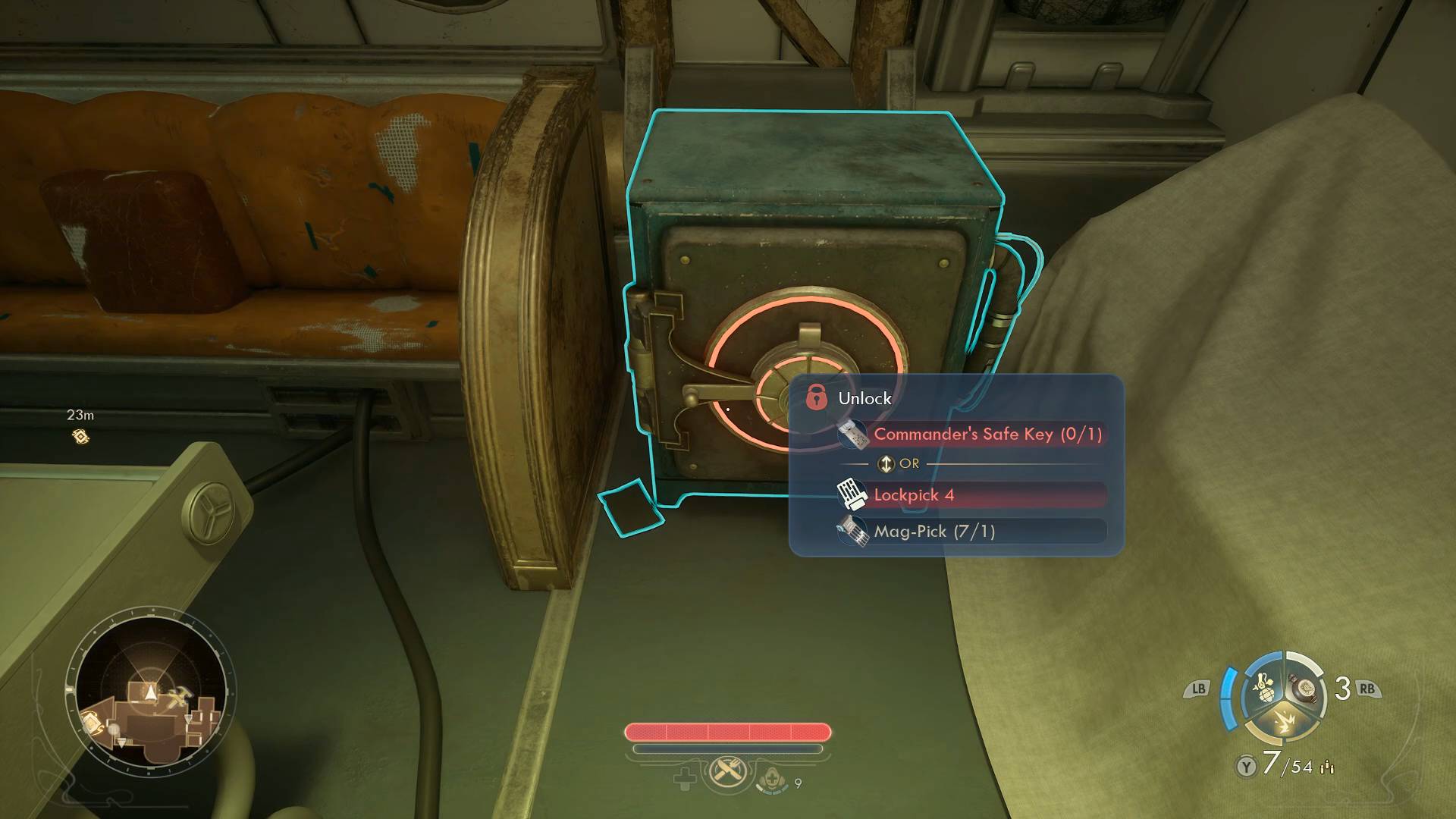Image resolution: width=1456 pixels, height=819 pixels.
Task: Select the grenade ability wheel icon
Action: click(1263, 689)
